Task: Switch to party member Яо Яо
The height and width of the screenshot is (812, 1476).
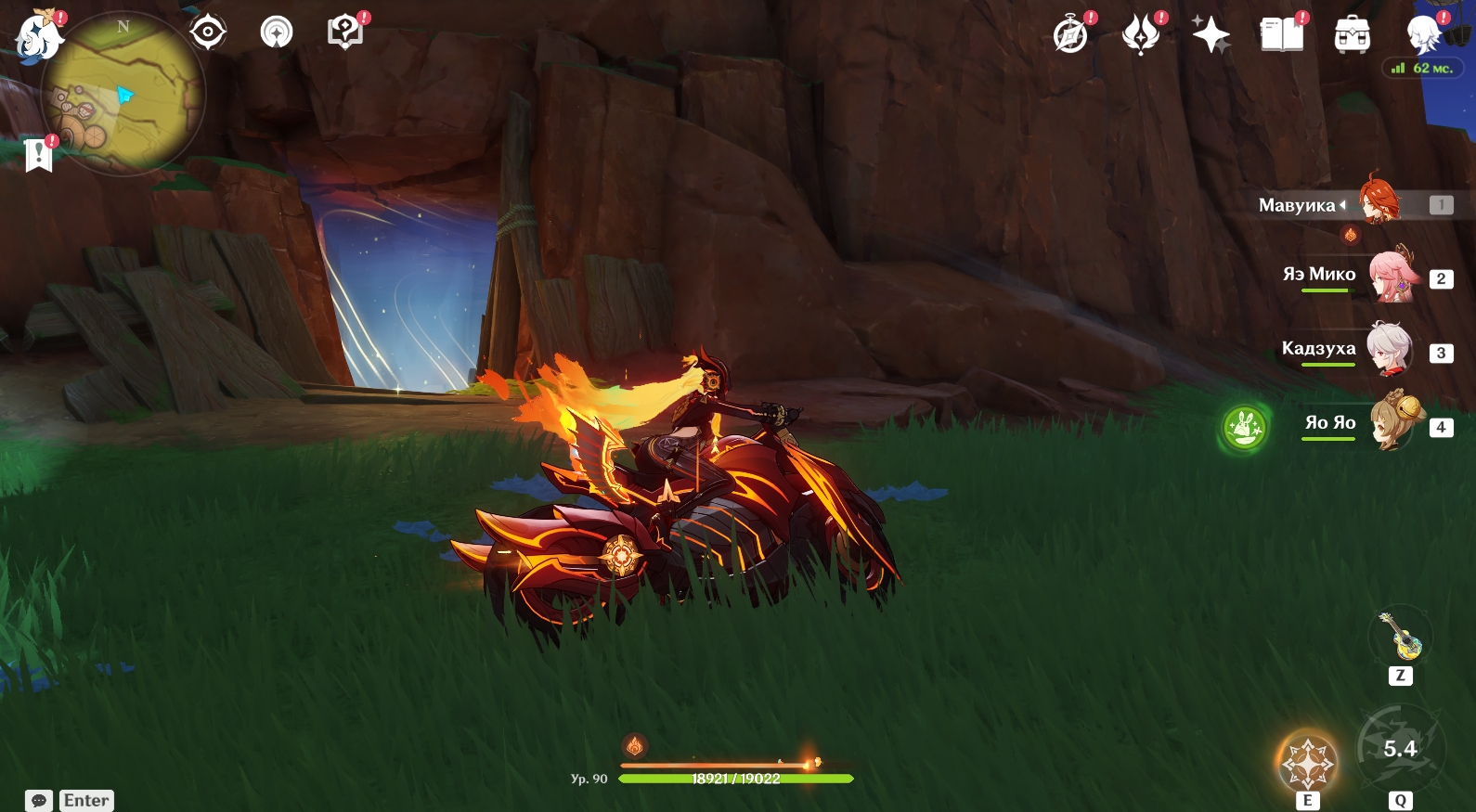Action: (x=1395, y=424)
